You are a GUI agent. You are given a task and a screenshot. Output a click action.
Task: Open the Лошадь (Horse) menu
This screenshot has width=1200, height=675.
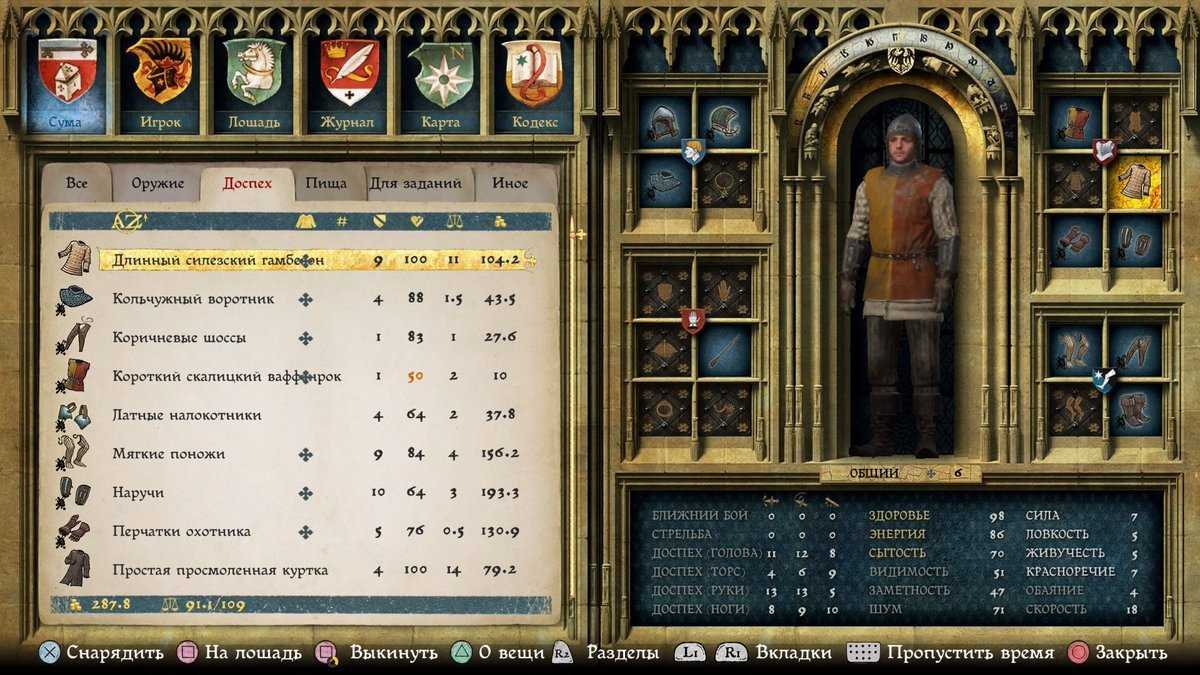point(254,84)
